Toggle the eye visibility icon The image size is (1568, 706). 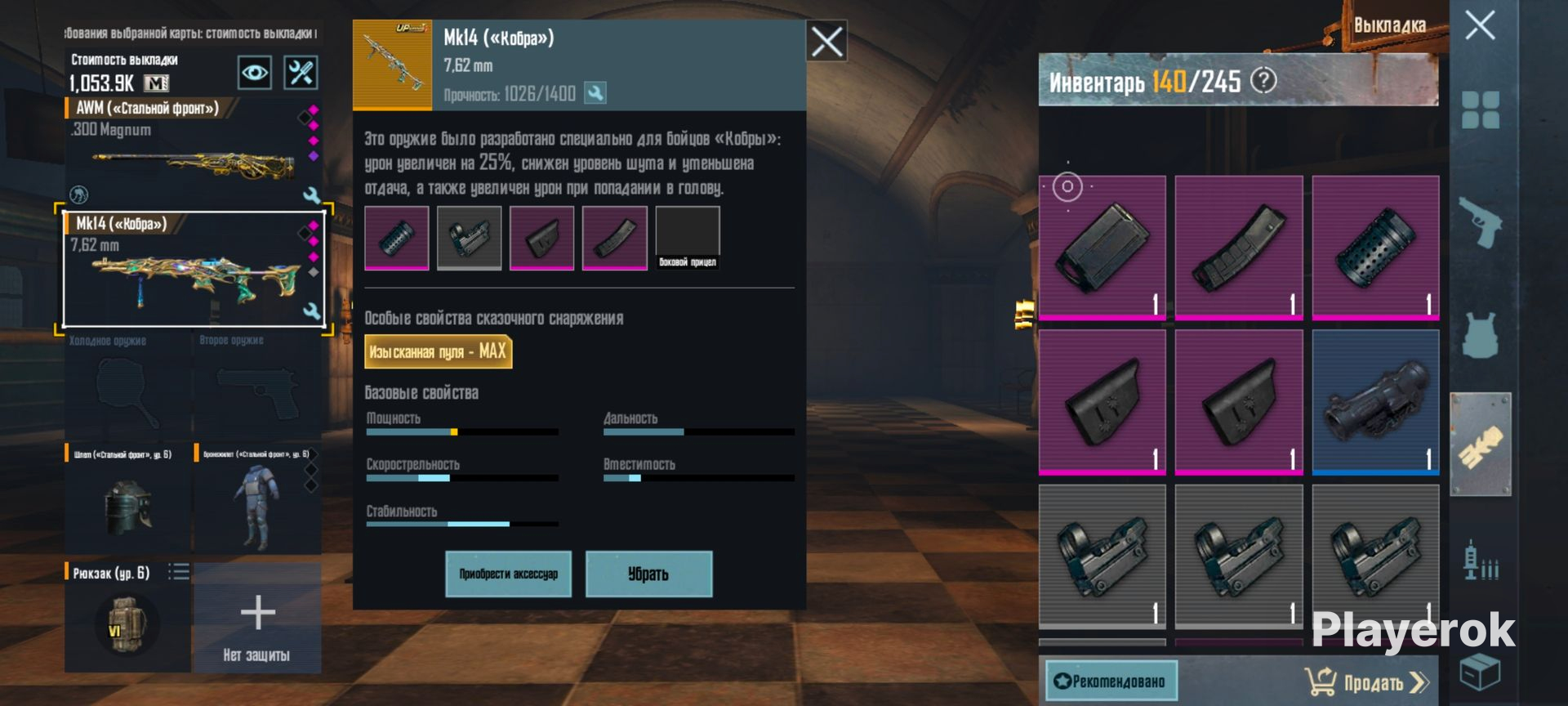254,73
